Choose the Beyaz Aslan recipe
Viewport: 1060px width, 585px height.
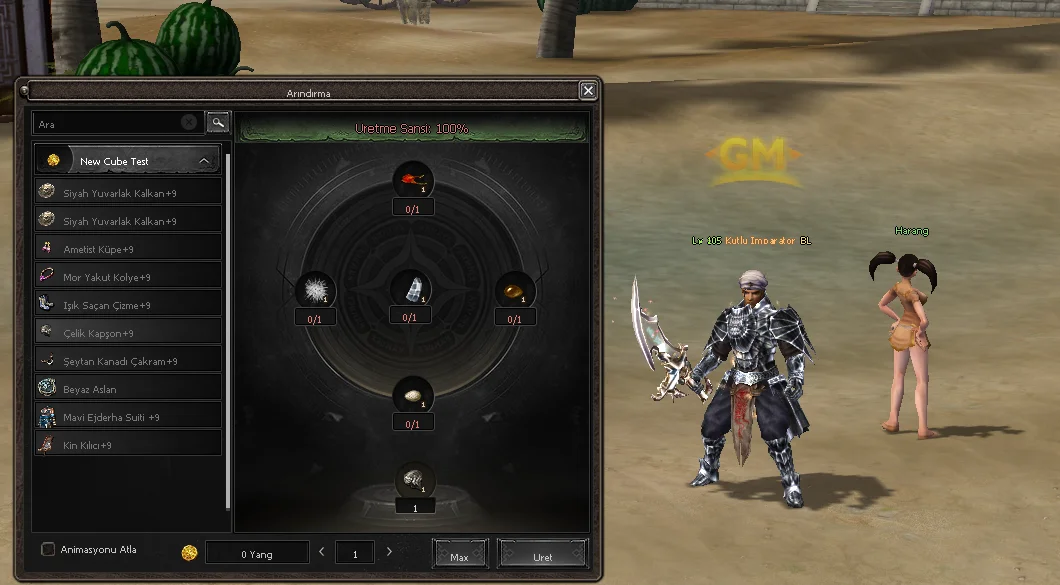coord(128,389)
